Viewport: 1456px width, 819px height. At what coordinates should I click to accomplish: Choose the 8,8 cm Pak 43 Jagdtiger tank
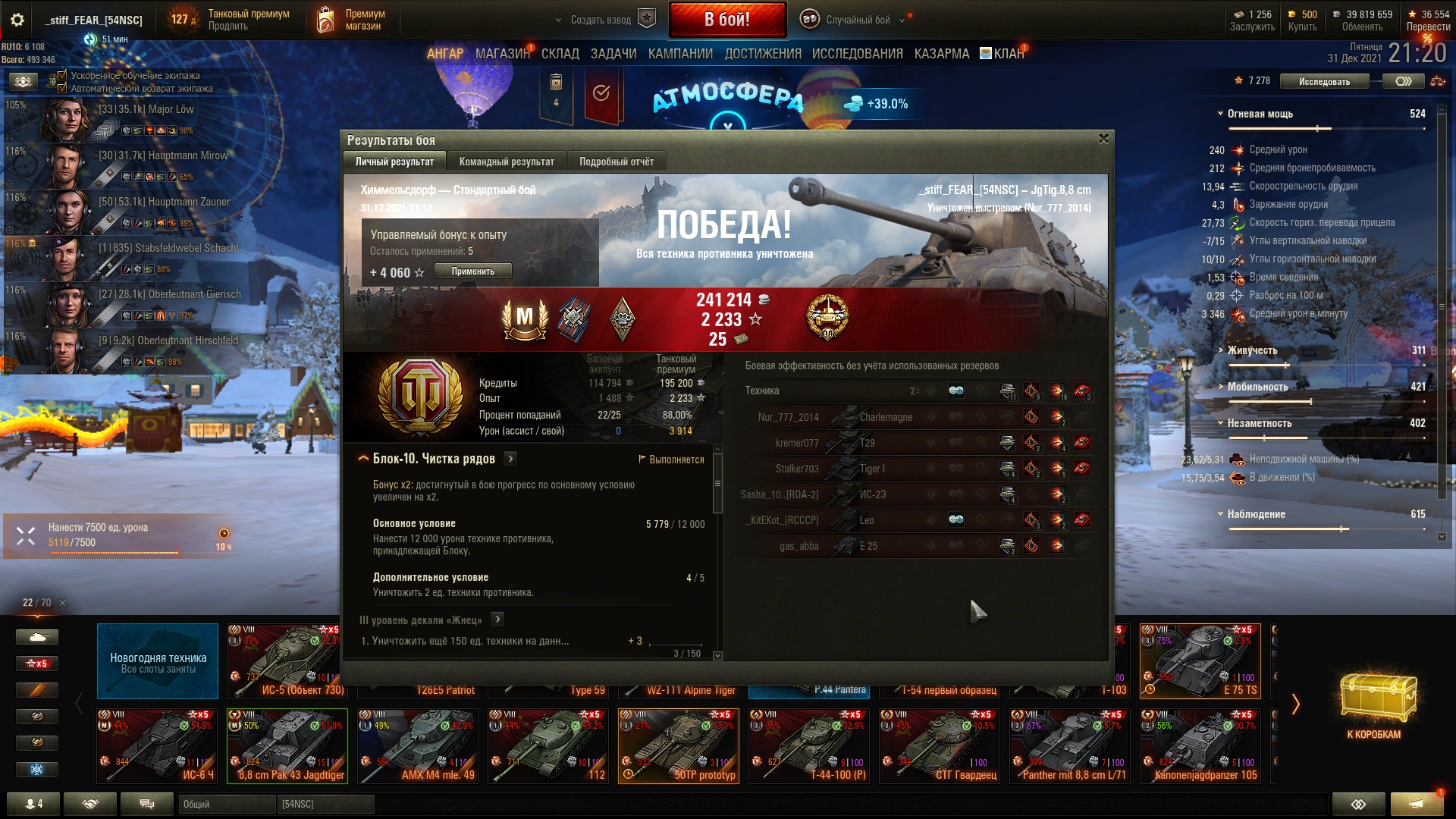[x=287, y=745]
